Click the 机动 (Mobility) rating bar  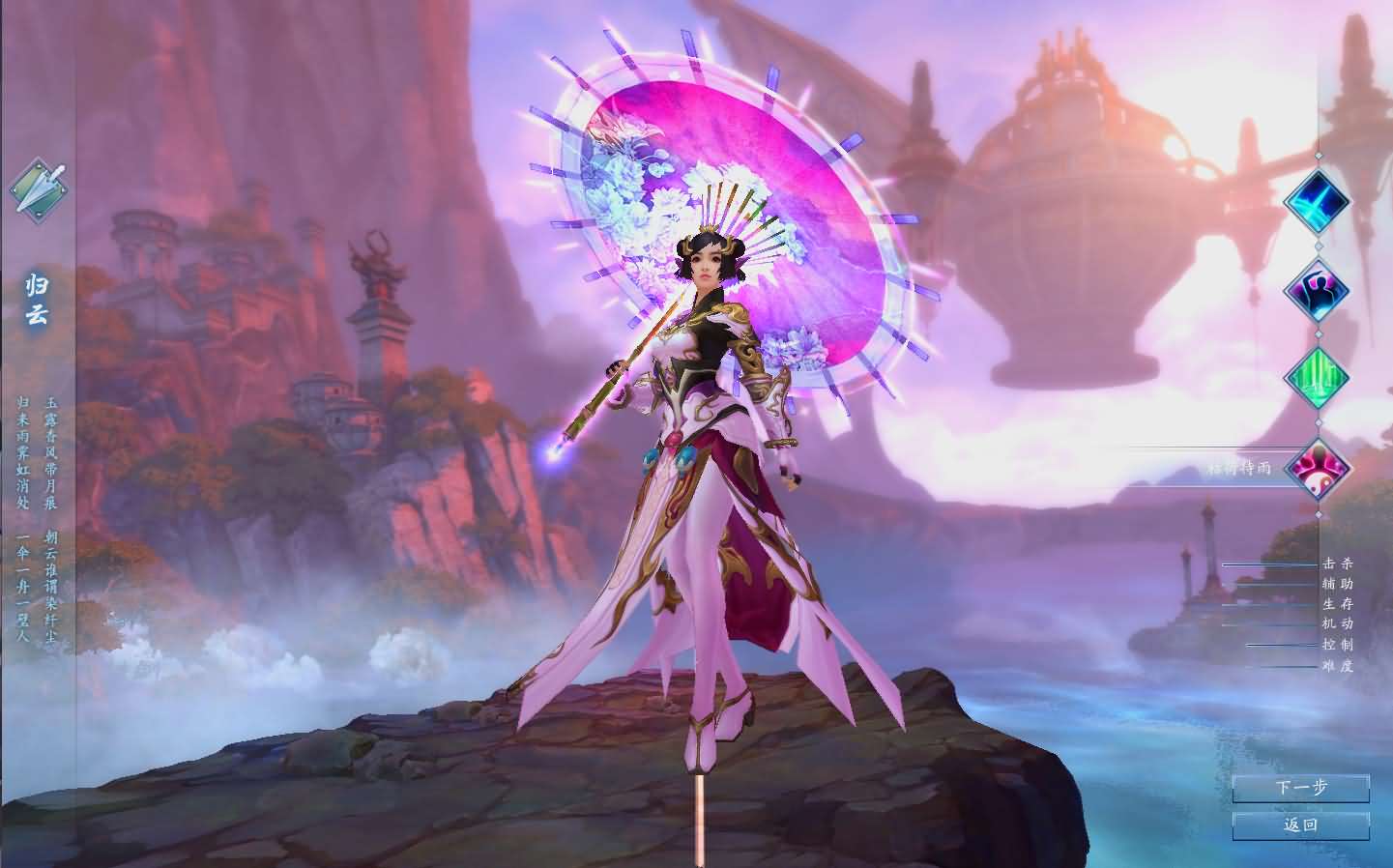1269,624
